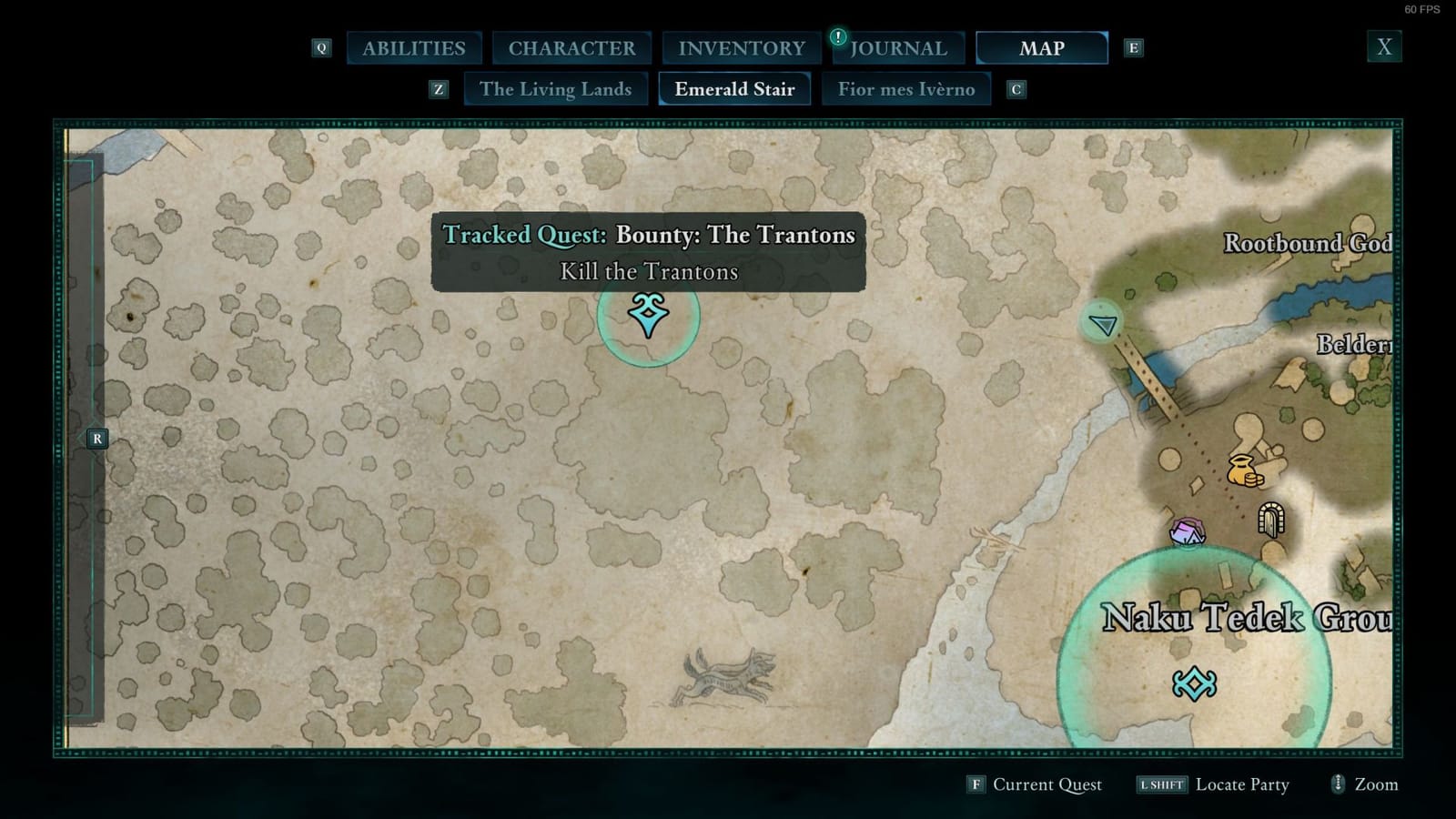Open the left map legend panel with R
Viewport: 1456px width, 819px height.
pos(96,439)
